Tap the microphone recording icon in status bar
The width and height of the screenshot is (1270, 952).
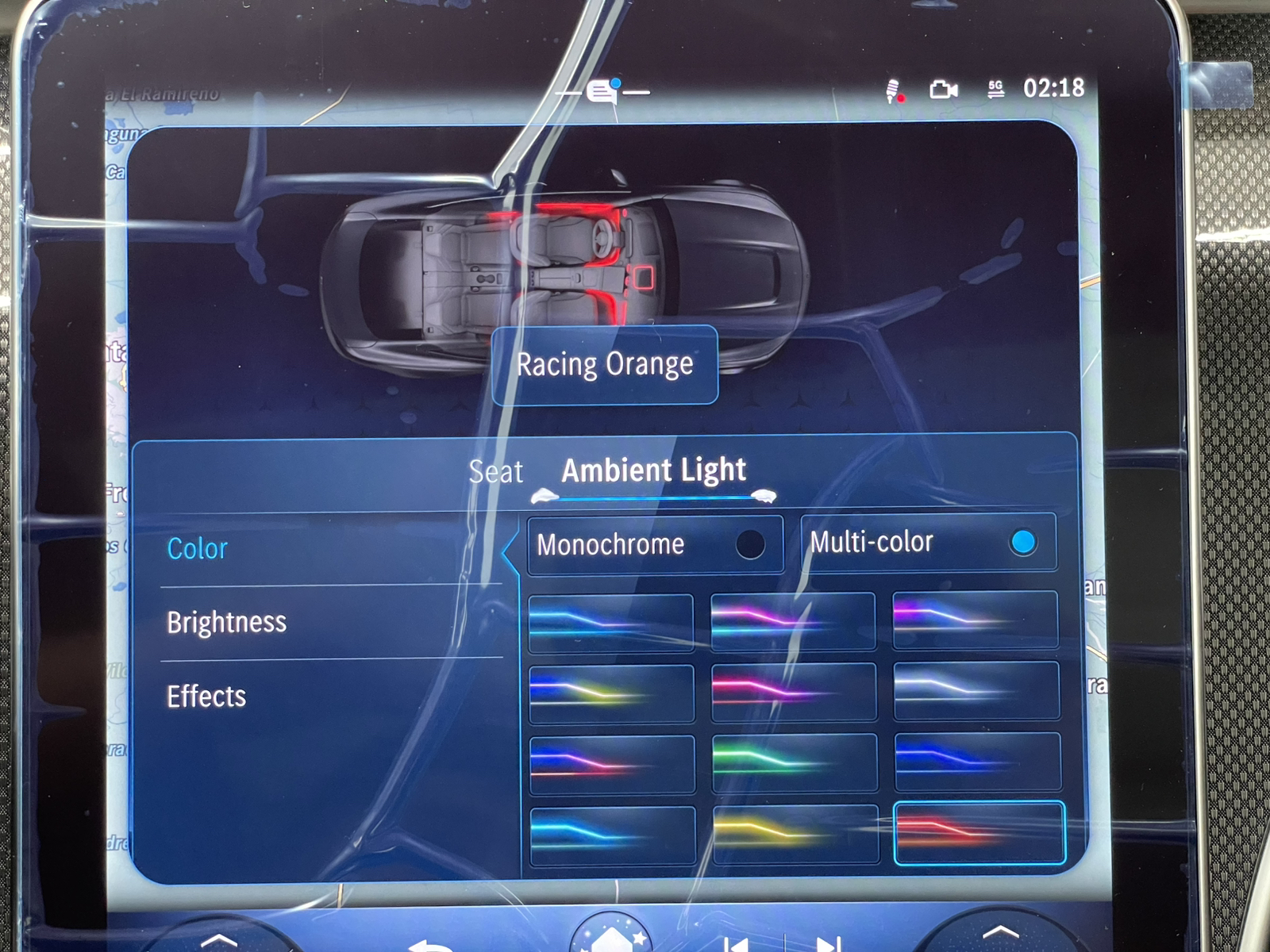894,90
